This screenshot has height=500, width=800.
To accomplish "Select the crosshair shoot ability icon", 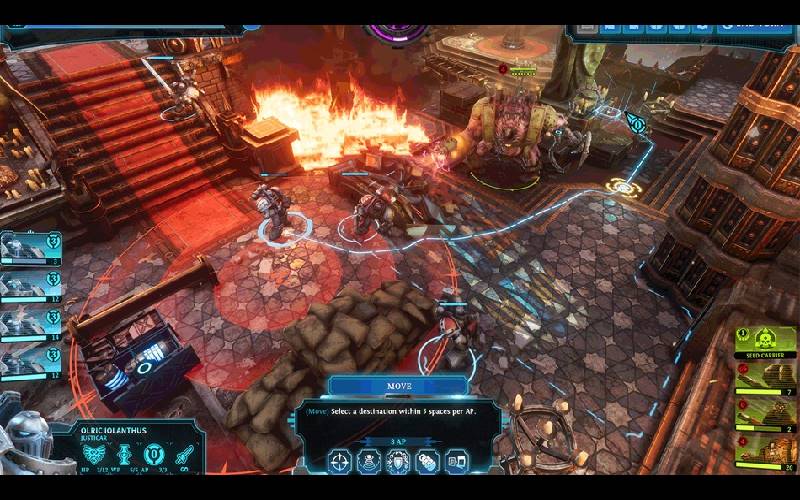I will click(340, 462).
